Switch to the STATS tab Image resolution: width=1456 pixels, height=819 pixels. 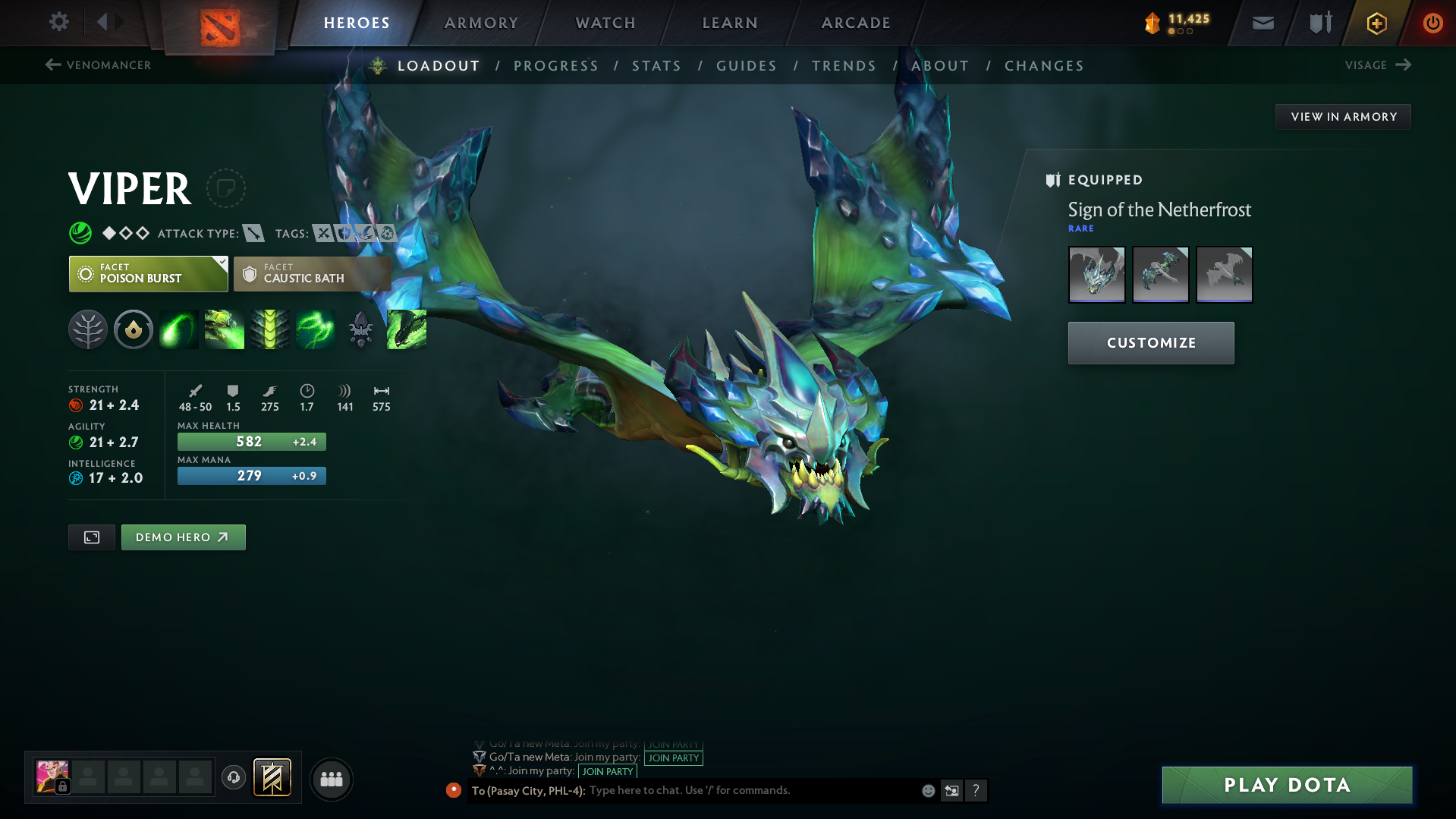coord(656,65)
